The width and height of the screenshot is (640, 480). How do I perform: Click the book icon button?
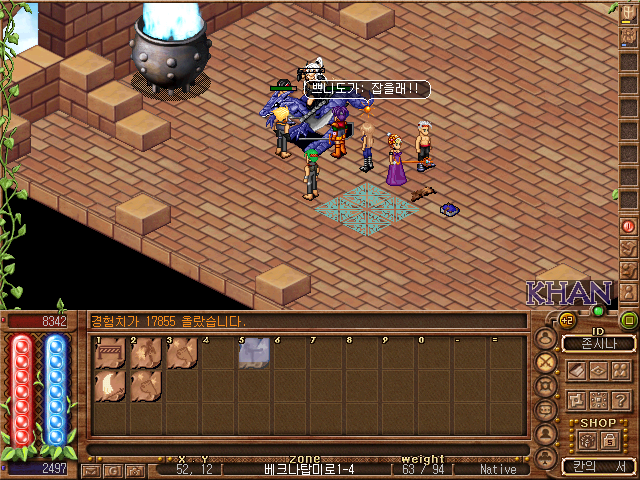(x=576, y=370)
